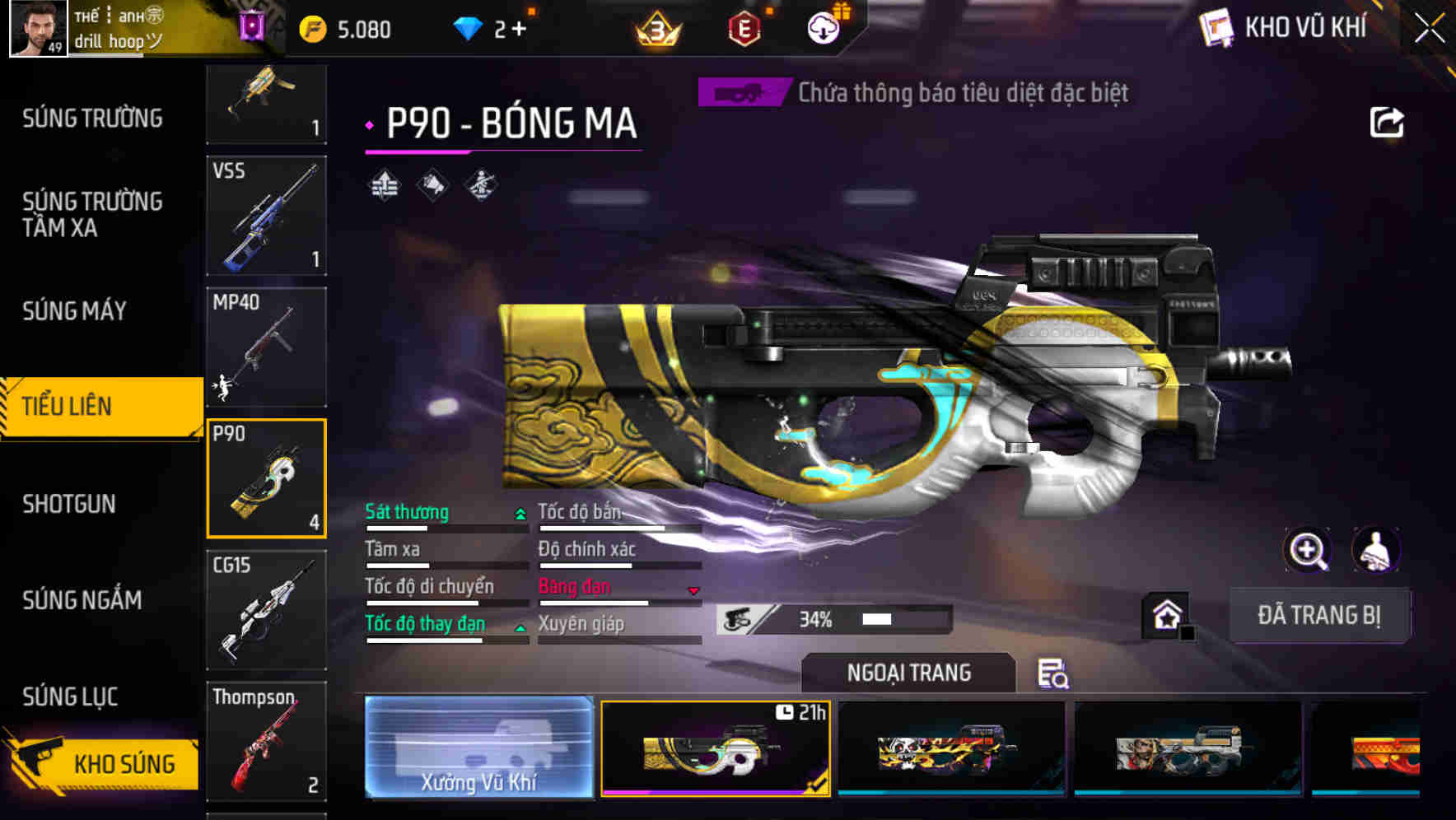
Task: Click the kill announcement icon below weapon name
Action: (x=431, y=185)
